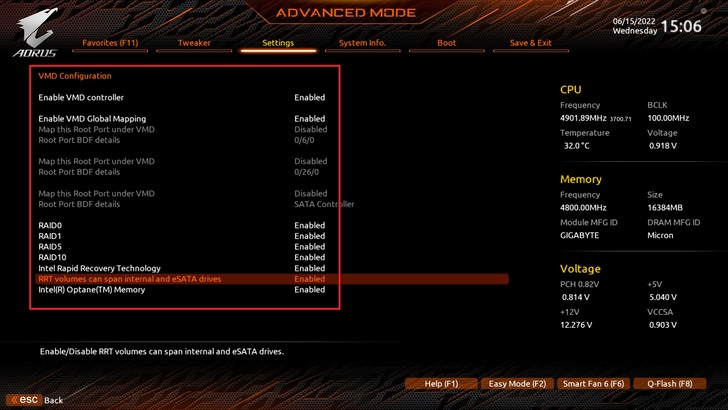Viewport: 728px width, 410px height.
Task: Open the Save & Exit tab
Action: coord(530,43)
